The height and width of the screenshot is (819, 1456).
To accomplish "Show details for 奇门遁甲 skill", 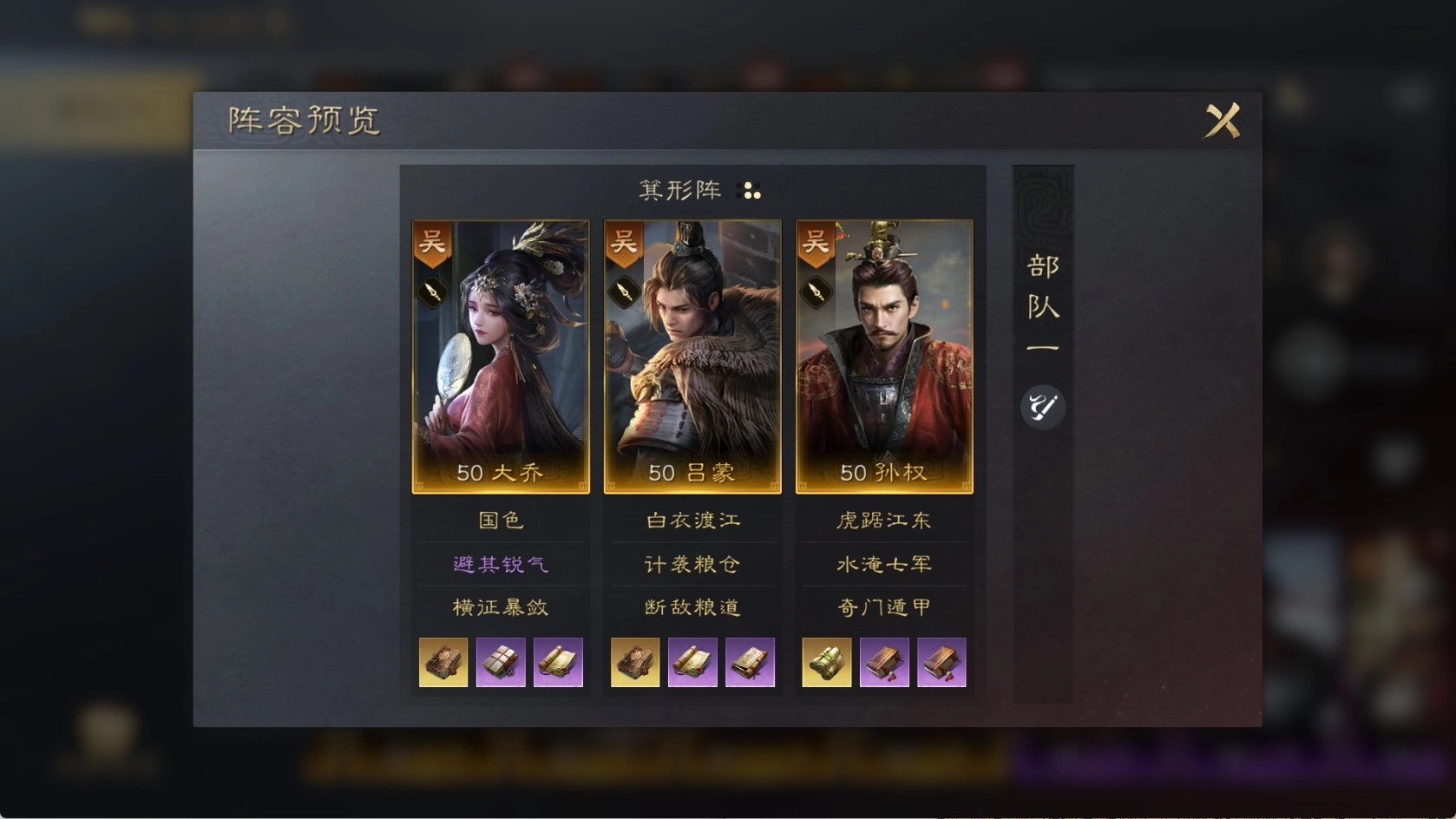I will click(x=884, y=607).
